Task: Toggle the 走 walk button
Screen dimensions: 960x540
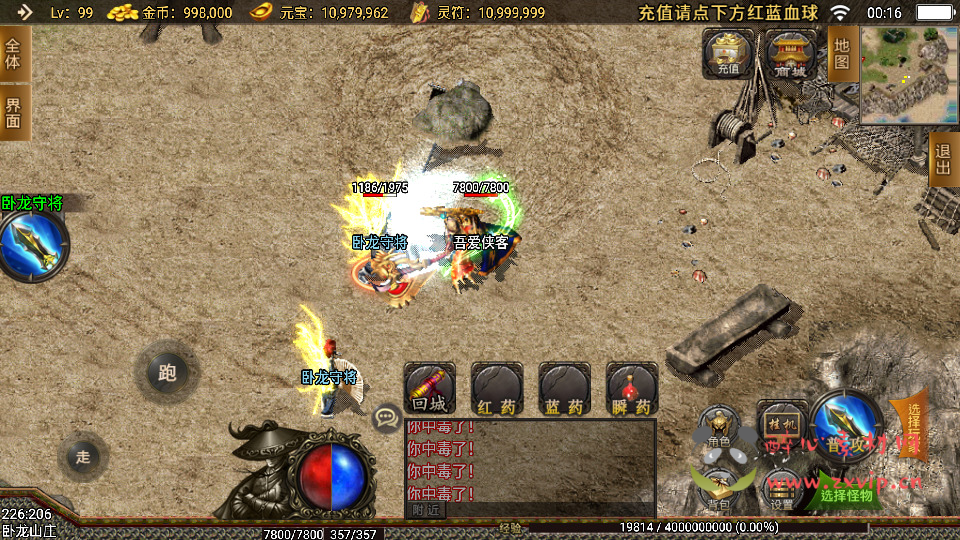Action: 83,457
